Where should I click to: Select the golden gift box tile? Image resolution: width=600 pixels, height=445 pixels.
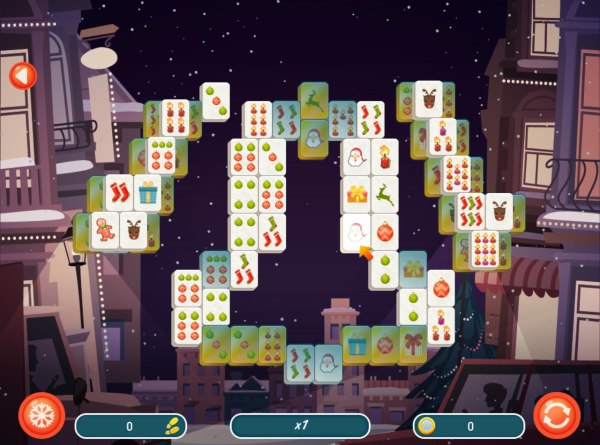coord(356,194)
